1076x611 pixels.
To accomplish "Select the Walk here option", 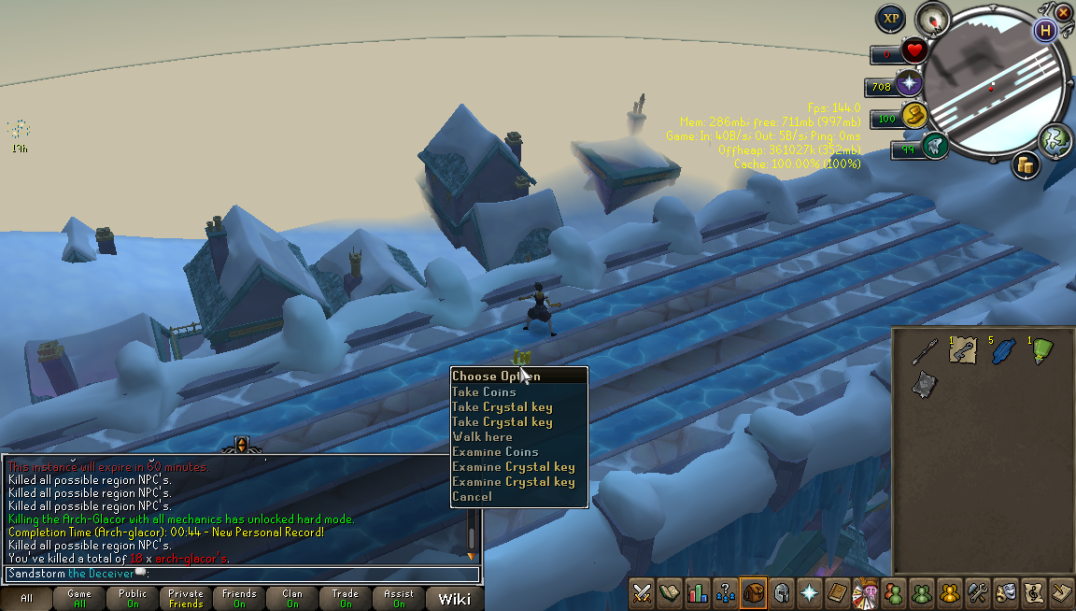I will point(482,437).
